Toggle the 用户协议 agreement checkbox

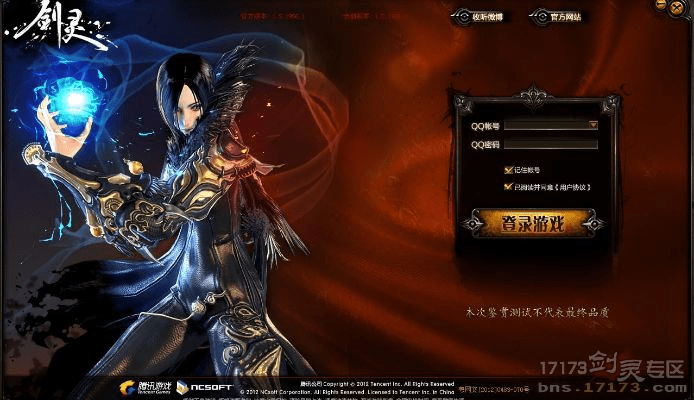pos(508,186)
